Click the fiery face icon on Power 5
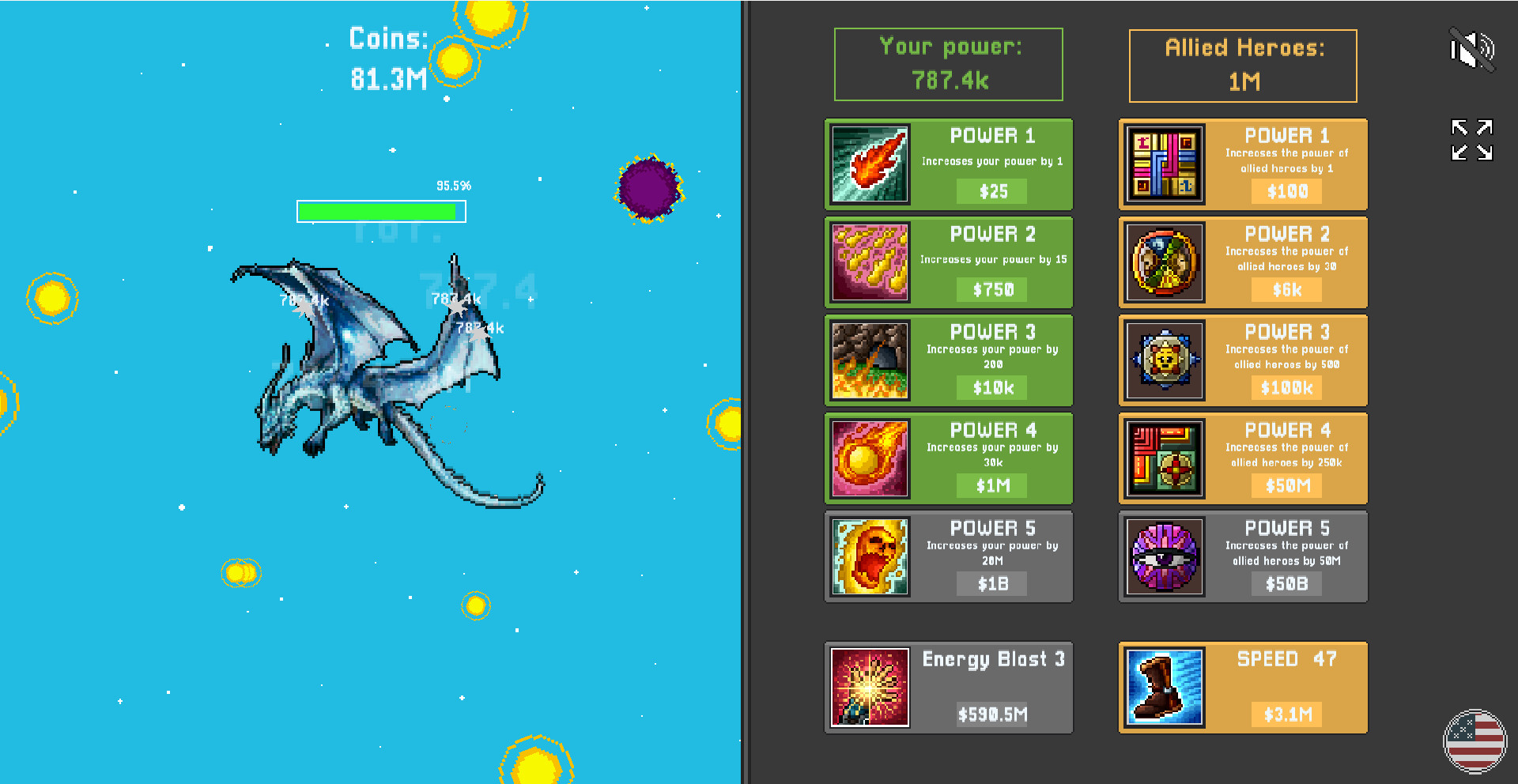Viewport: 1518px width, 784px height. tap(869, 556)
